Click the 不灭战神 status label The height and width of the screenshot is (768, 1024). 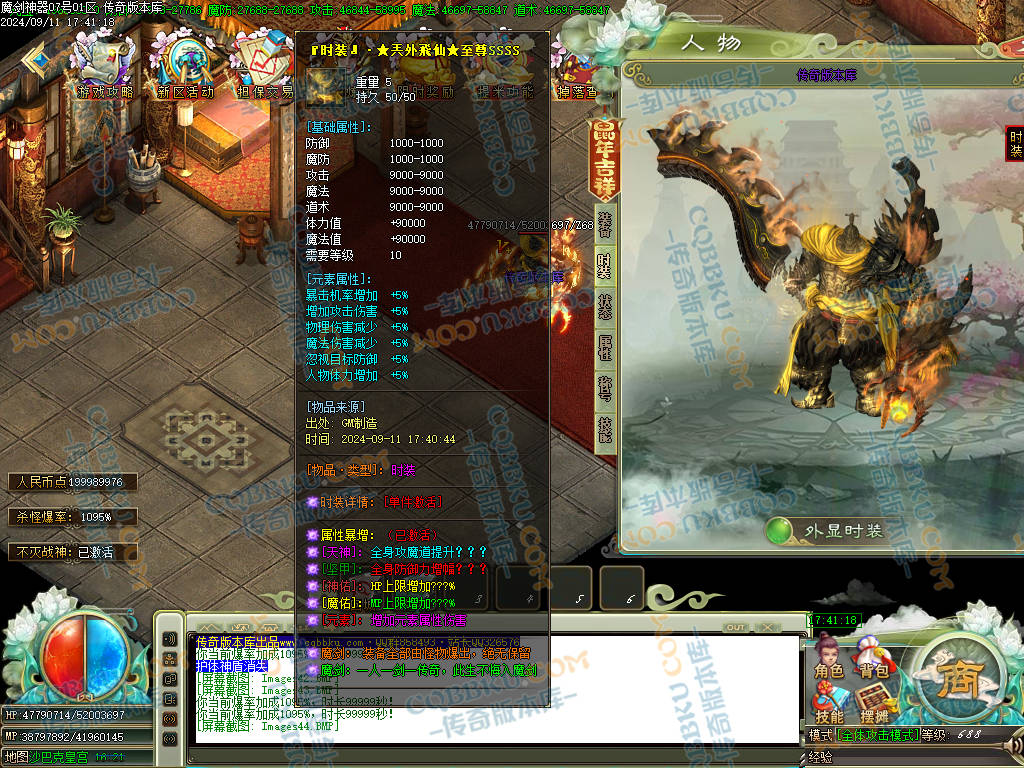coord(62,551)
